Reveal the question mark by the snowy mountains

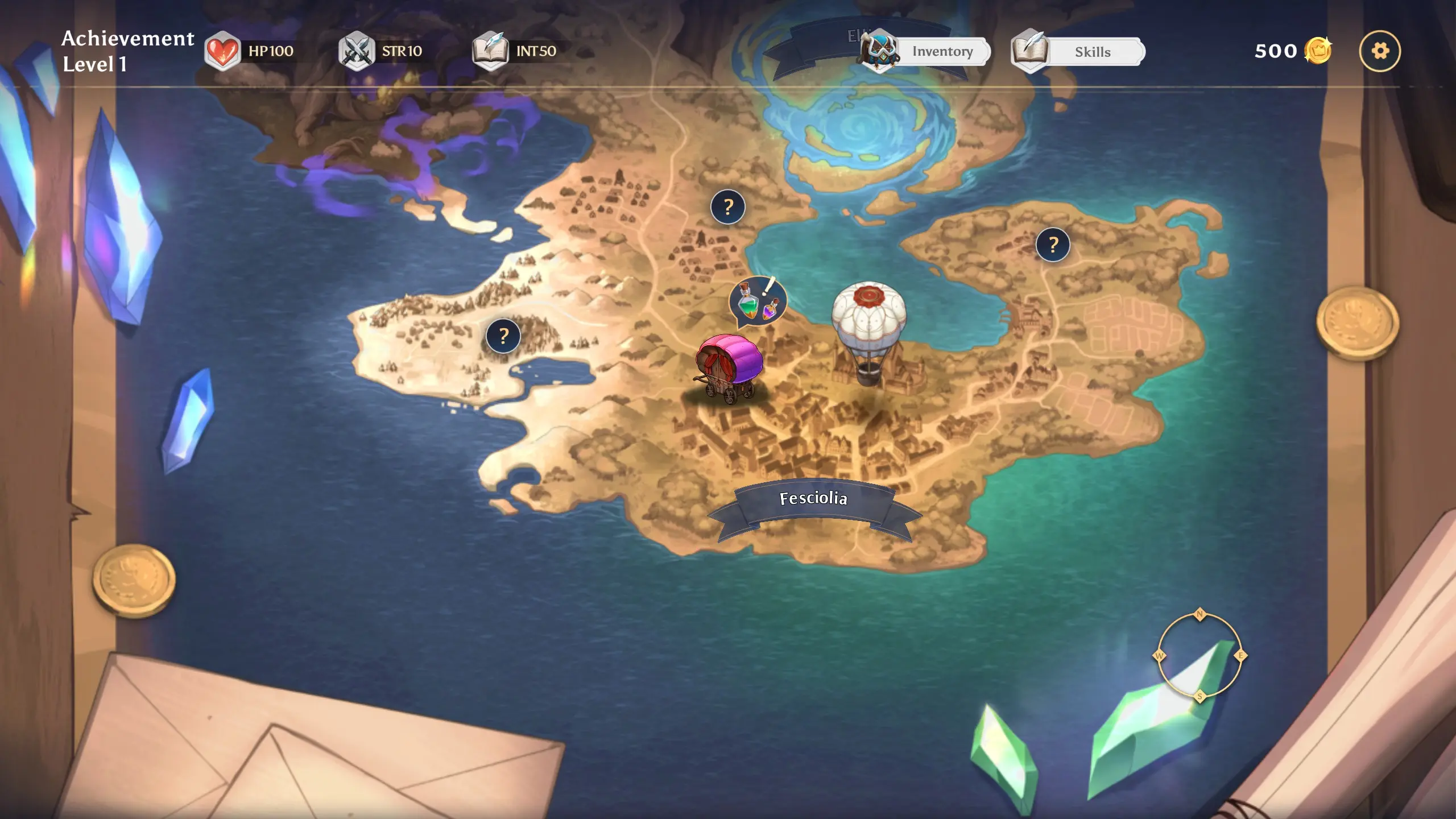pos(503,336)
